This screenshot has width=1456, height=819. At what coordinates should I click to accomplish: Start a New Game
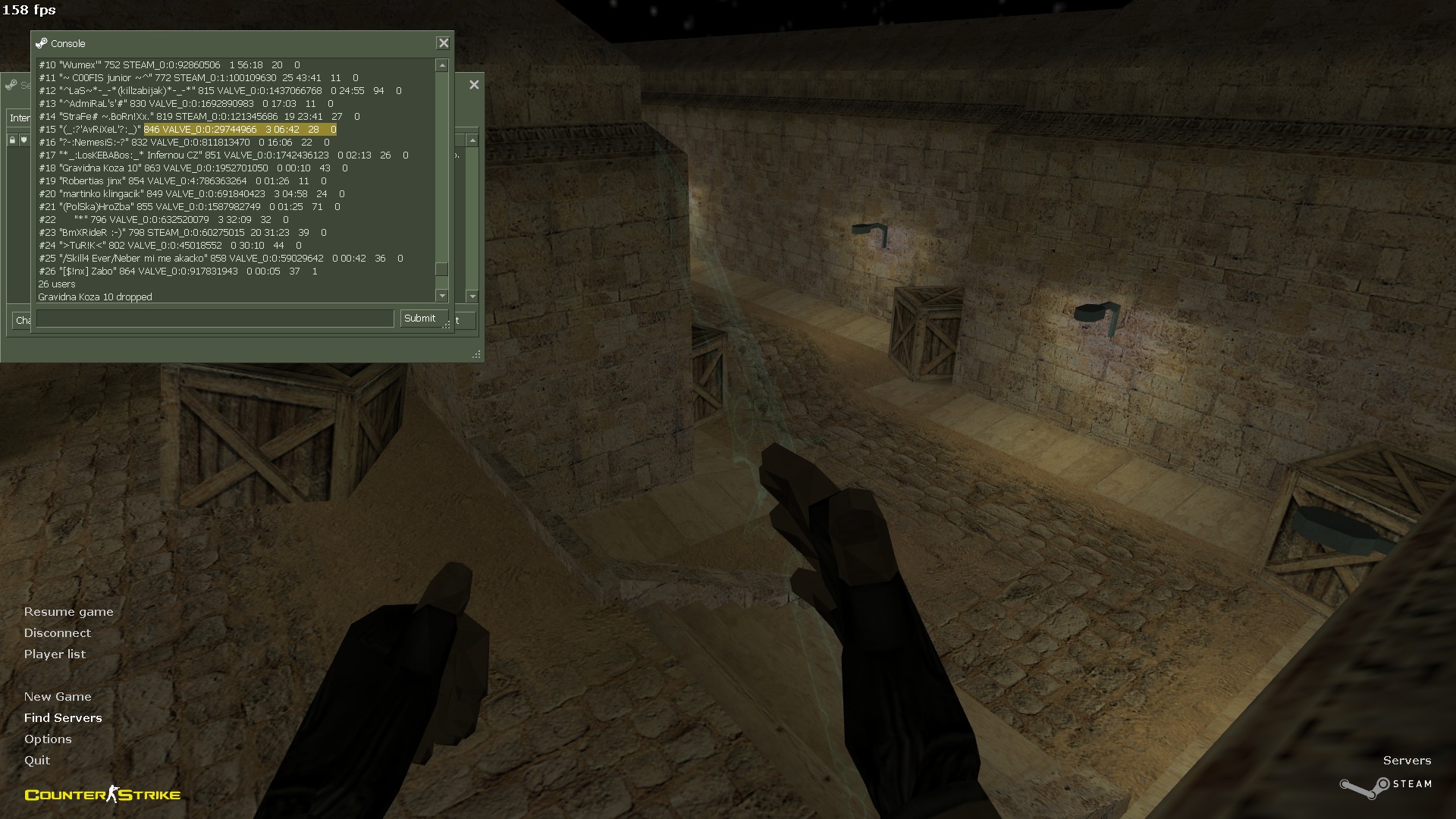[x=58, y=697]
